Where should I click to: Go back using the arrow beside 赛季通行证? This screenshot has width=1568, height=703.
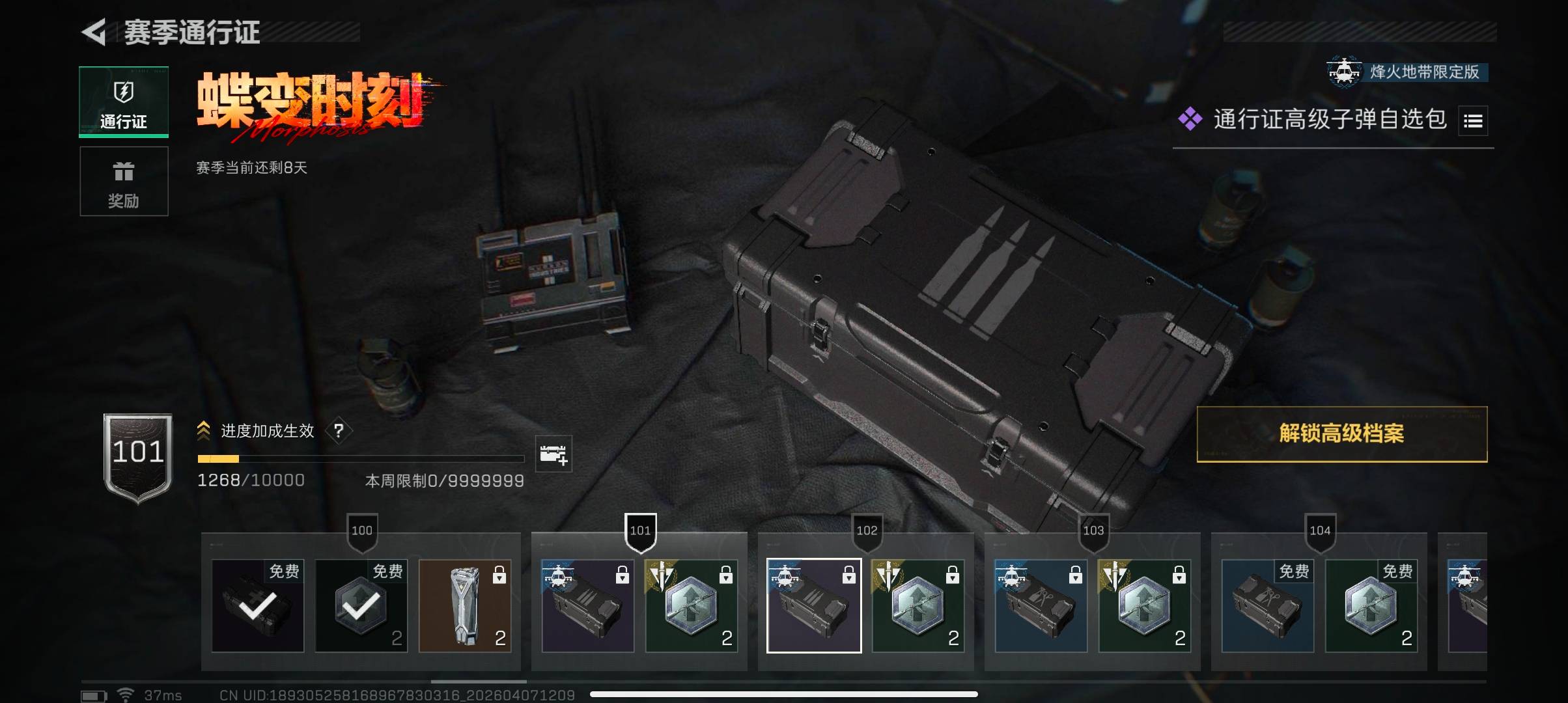pyautogui.click(x=94, y=32)
